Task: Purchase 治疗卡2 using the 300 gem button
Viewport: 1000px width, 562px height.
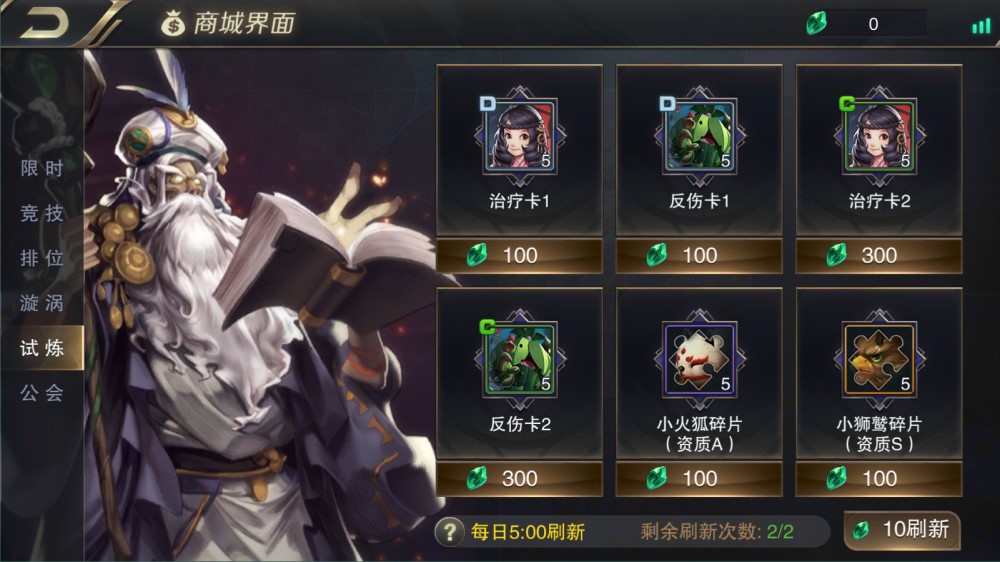Action: tap(879, 255)
